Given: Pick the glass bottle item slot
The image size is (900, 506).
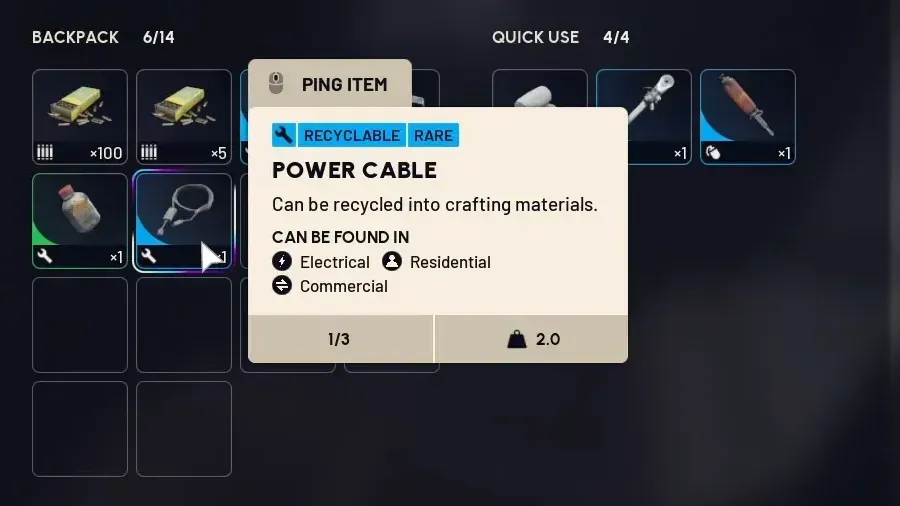Looking at the screenshot, I should click(x=80, y=220).
